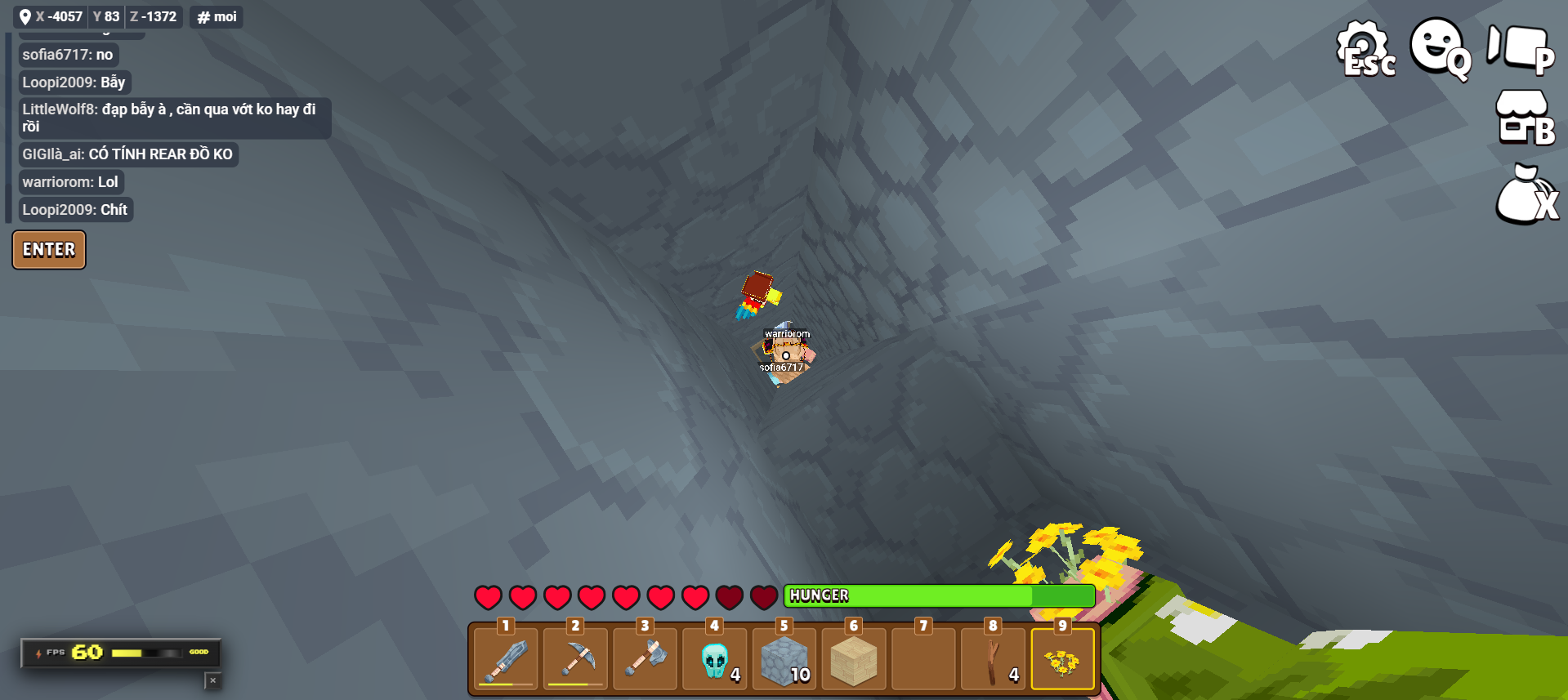
Task: Click the 'moi' channel tag
Action: pyautogui.click(x=217, y=17)
